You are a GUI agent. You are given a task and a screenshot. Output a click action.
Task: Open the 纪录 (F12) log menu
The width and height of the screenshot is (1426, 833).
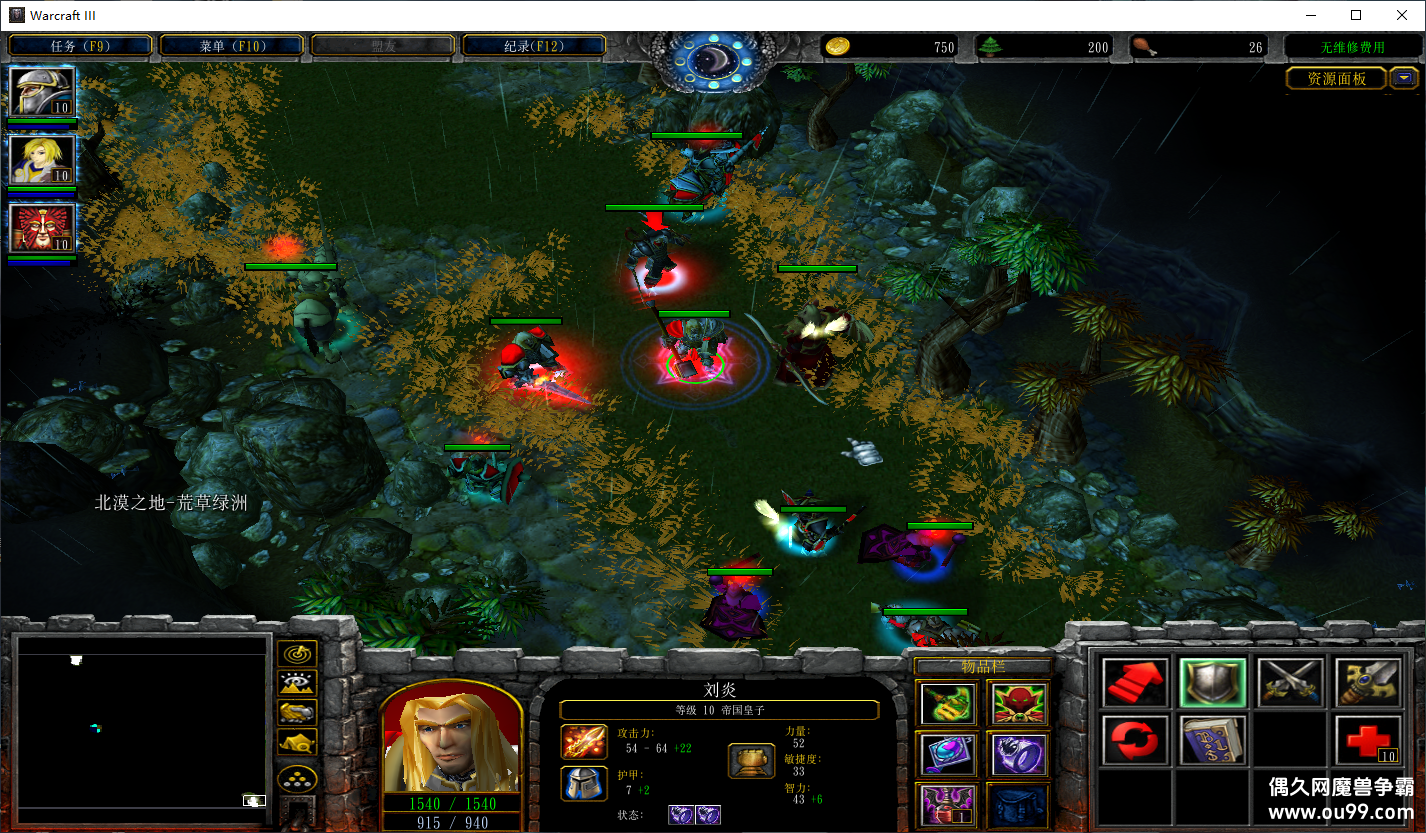pyautogui.click(x=533, y=46)
